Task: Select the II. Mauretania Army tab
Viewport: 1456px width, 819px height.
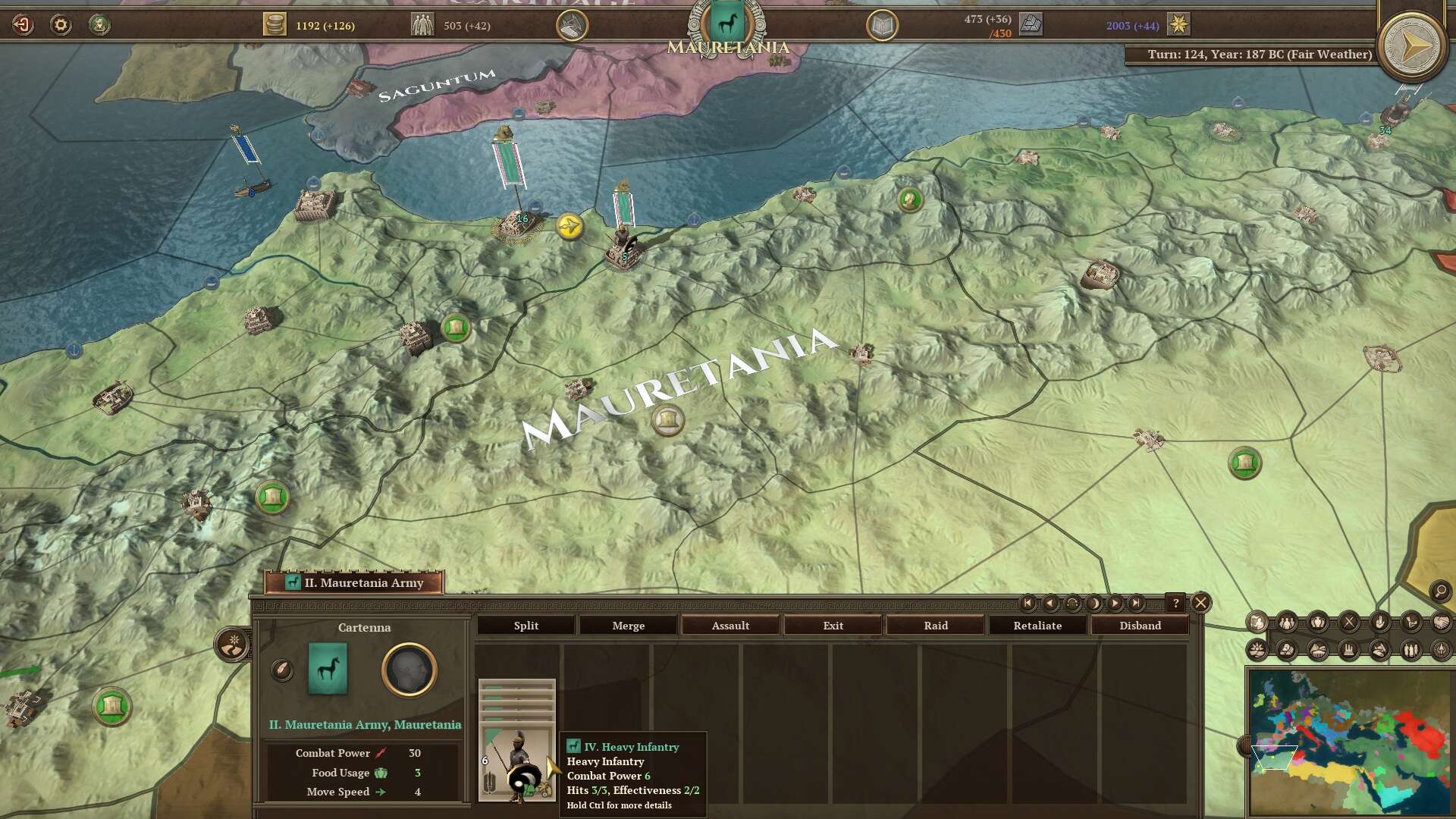Action: click(354, 582)
